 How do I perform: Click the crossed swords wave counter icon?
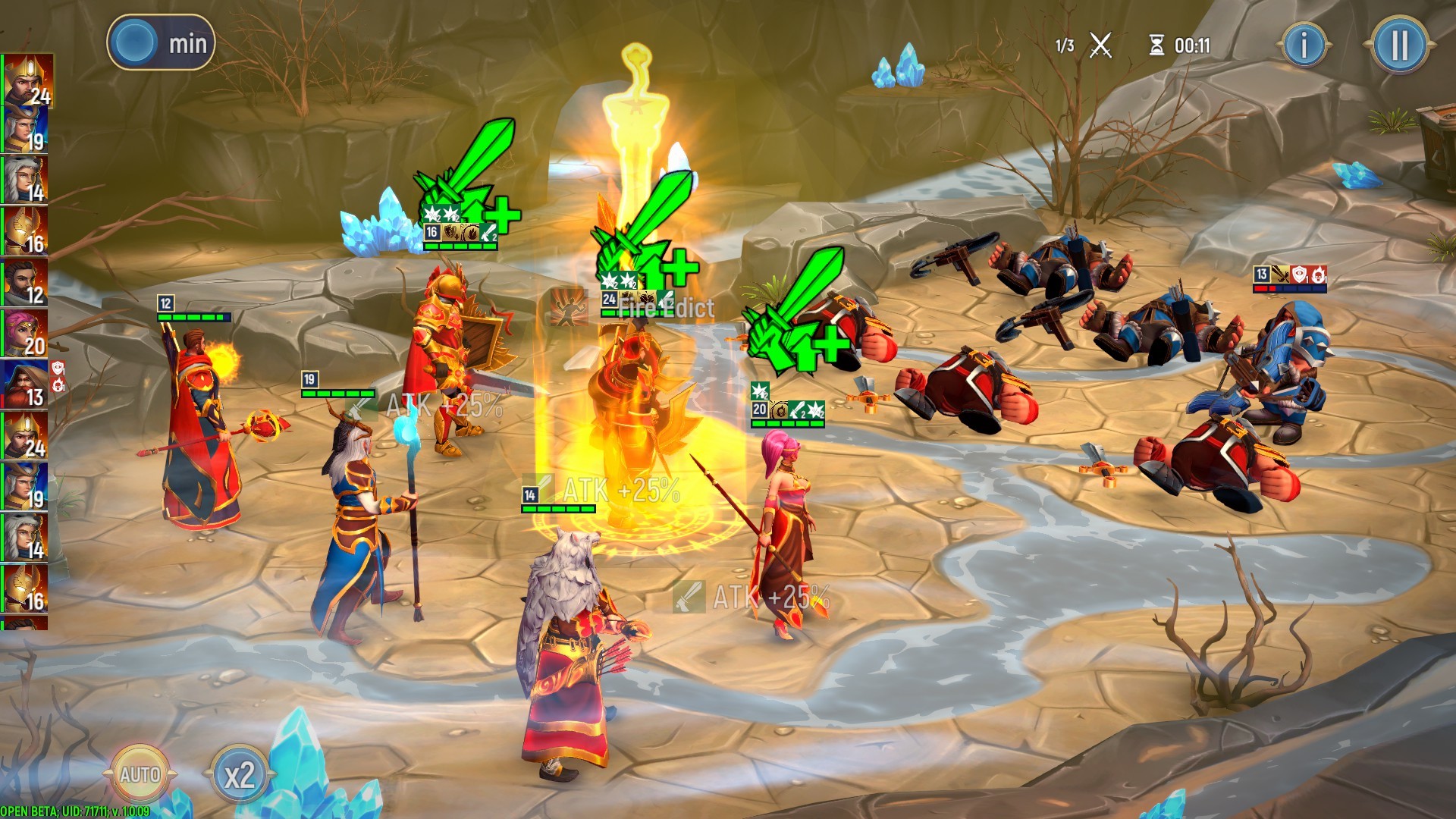point(1099,44)
